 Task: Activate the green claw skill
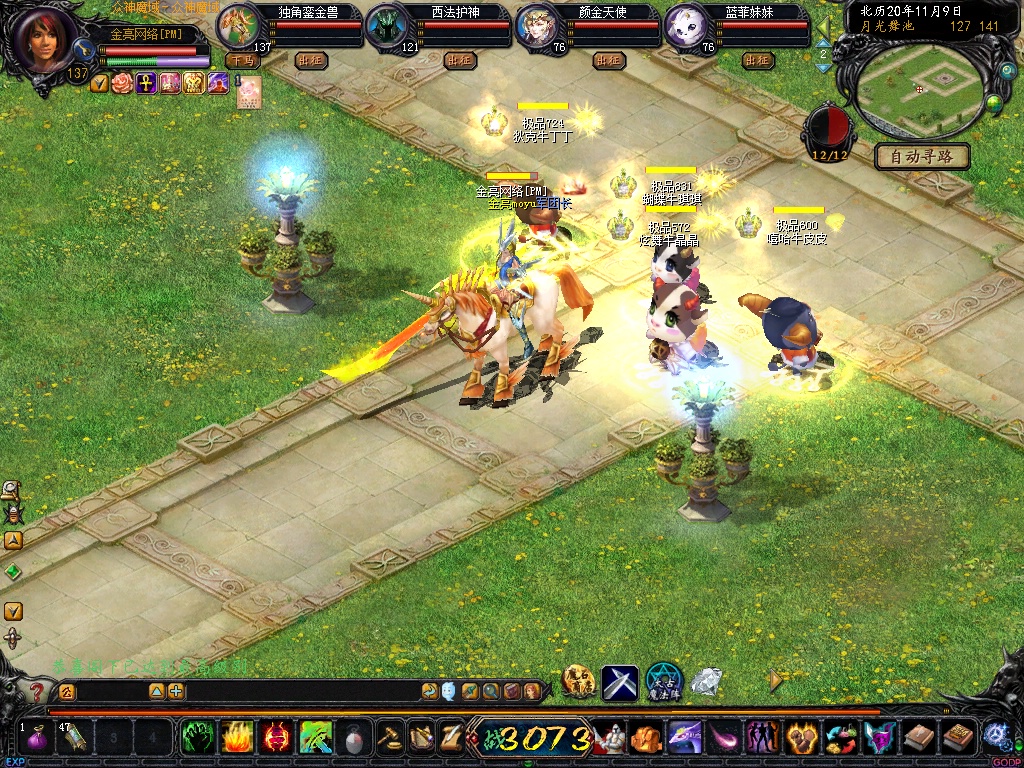click(197, 739)
